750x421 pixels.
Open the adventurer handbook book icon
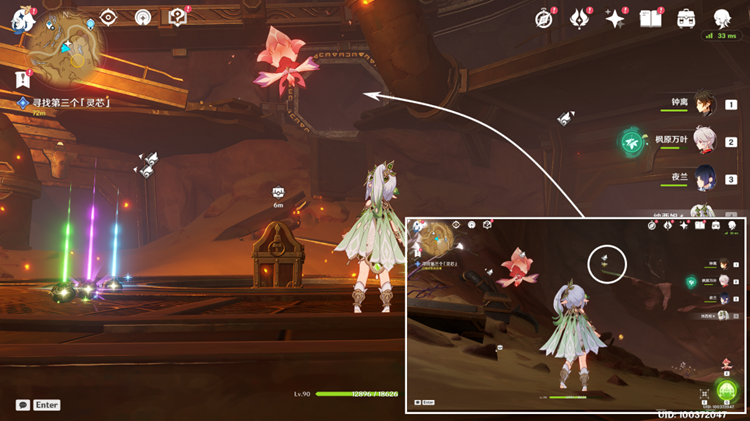point(651,19)
